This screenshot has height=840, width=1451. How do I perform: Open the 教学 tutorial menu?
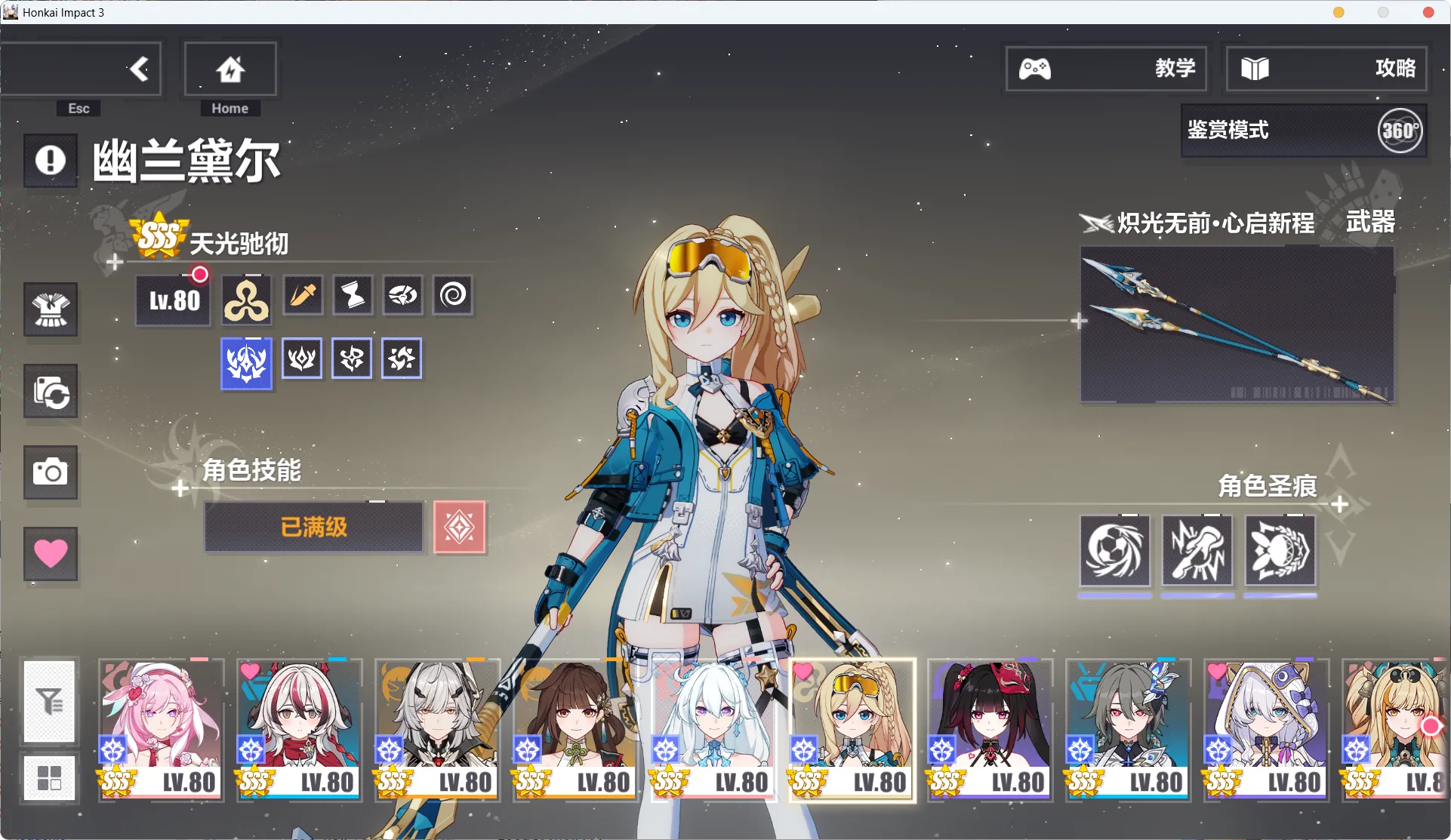coord(1105,69)
